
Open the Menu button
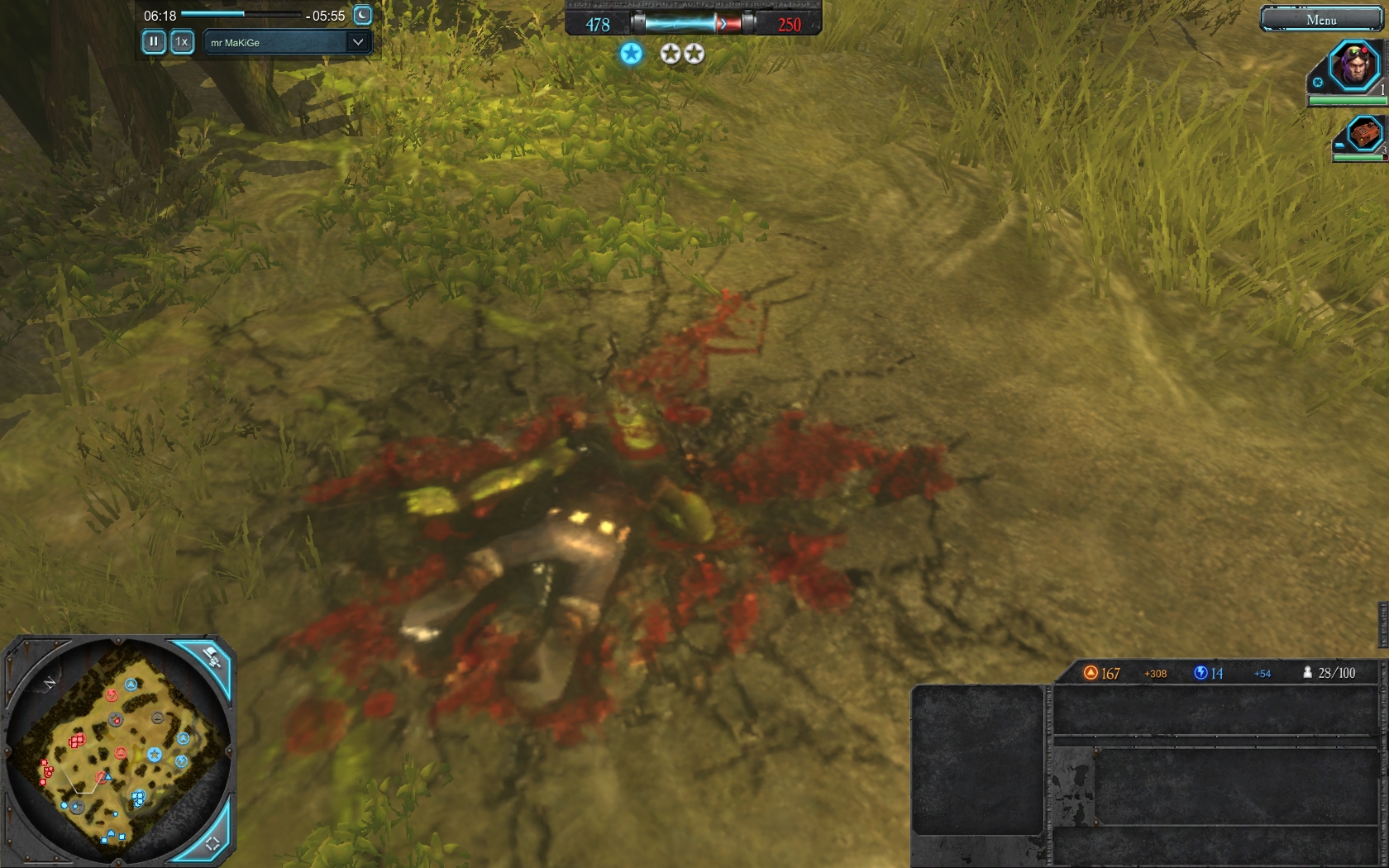click(1320, 19)
